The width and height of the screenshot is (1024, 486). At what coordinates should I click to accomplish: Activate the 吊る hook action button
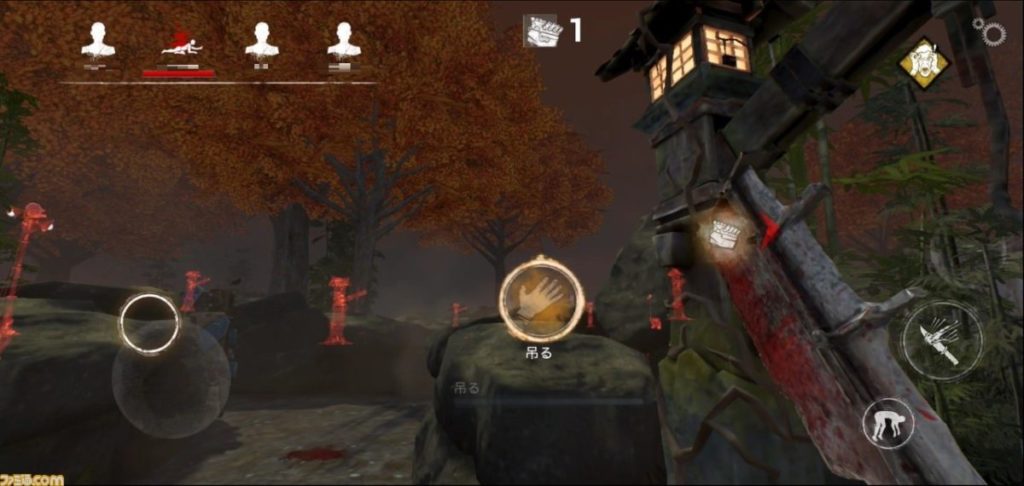(x=540, y=299)
